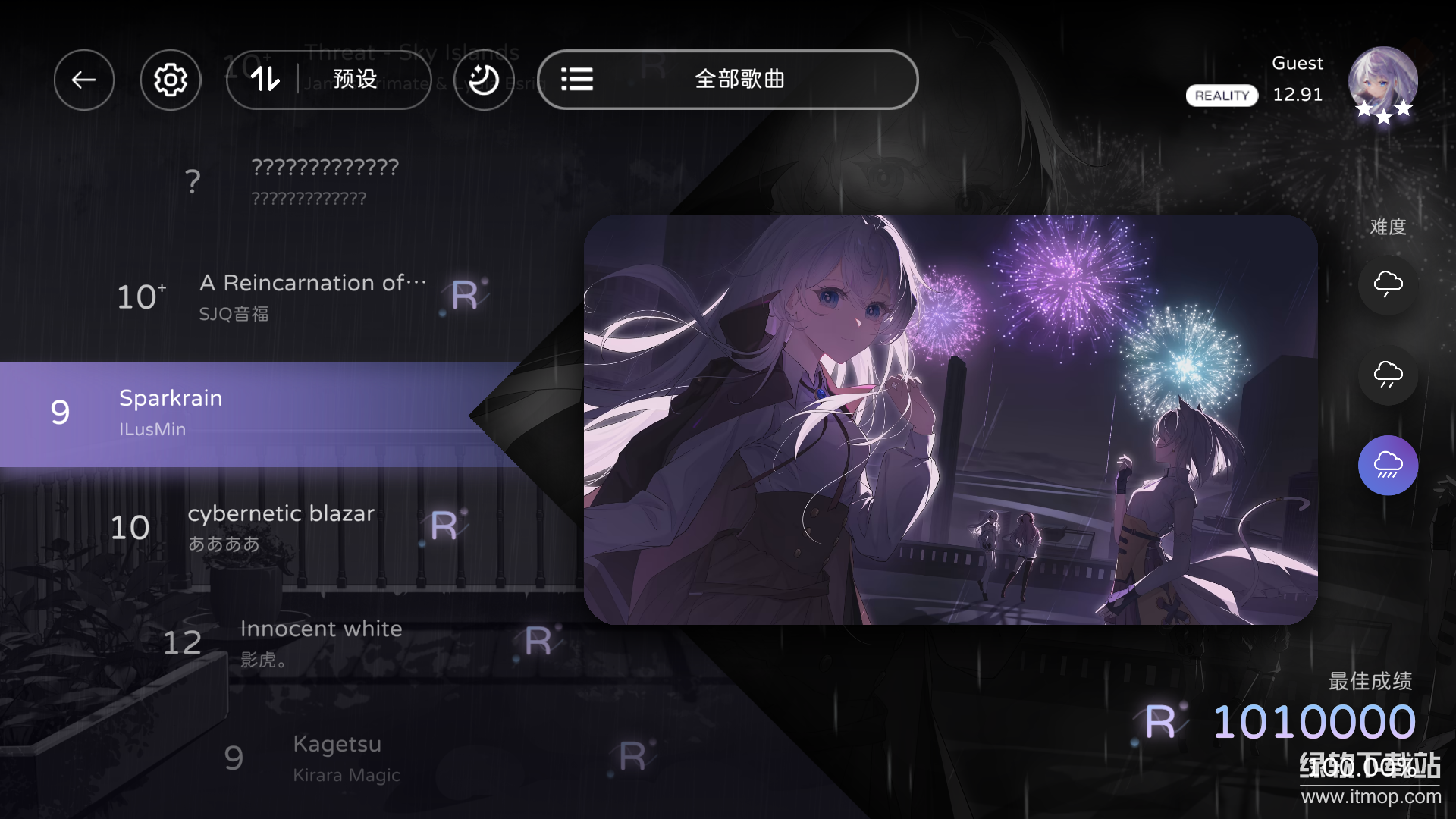This screenshot has width=1456, height=819.
Task: Select the easy cloud difficulty under 难度
Action: pyautogui.click(x=1389, y=284)
